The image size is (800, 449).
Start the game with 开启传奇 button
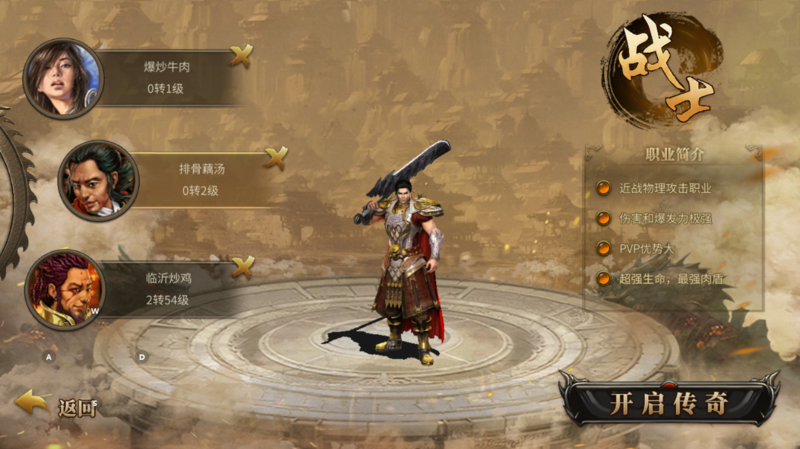(x=668, y=402)
